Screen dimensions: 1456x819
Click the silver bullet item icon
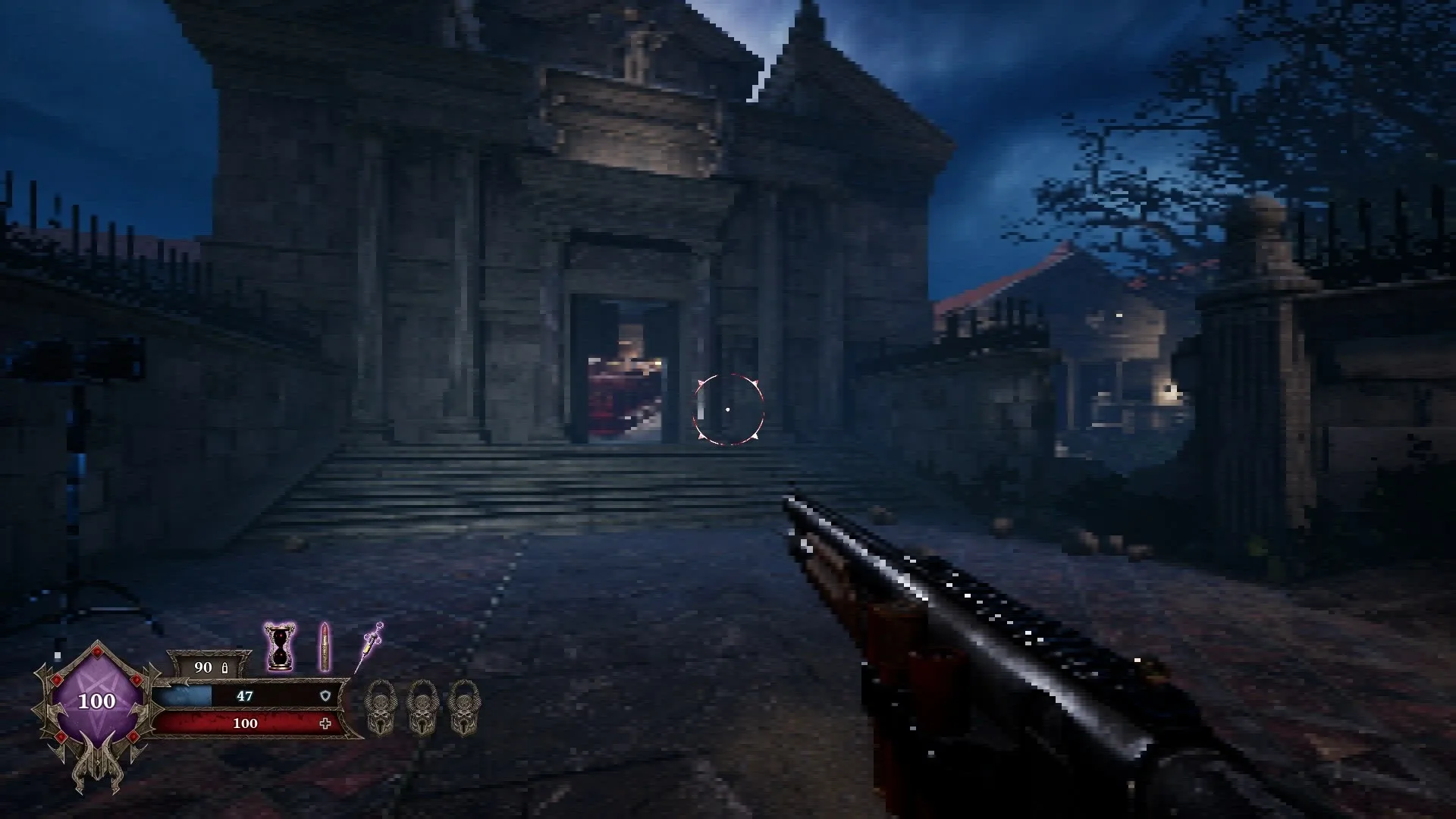click(x=325, y=647)
